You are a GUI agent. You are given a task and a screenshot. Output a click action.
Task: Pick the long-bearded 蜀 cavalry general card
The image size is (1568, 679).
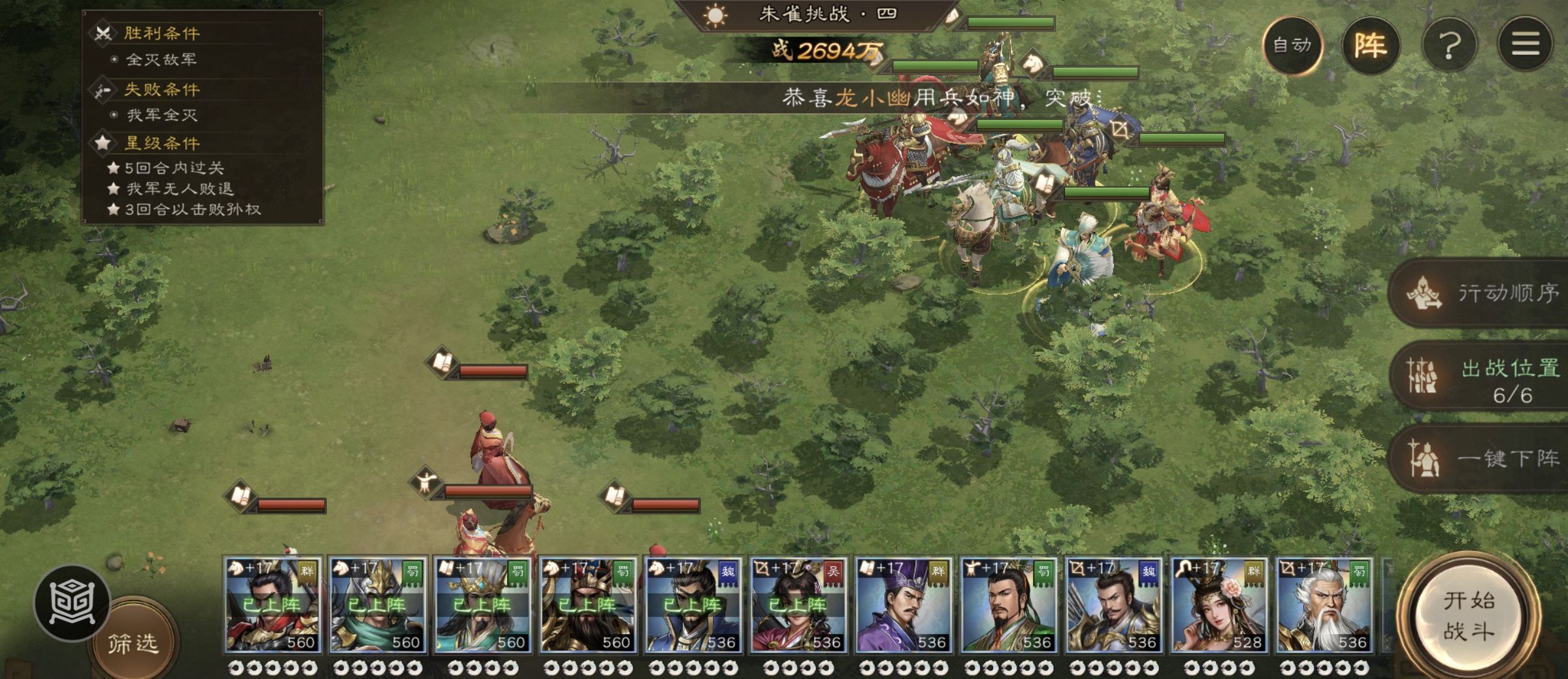coord(588,605)
